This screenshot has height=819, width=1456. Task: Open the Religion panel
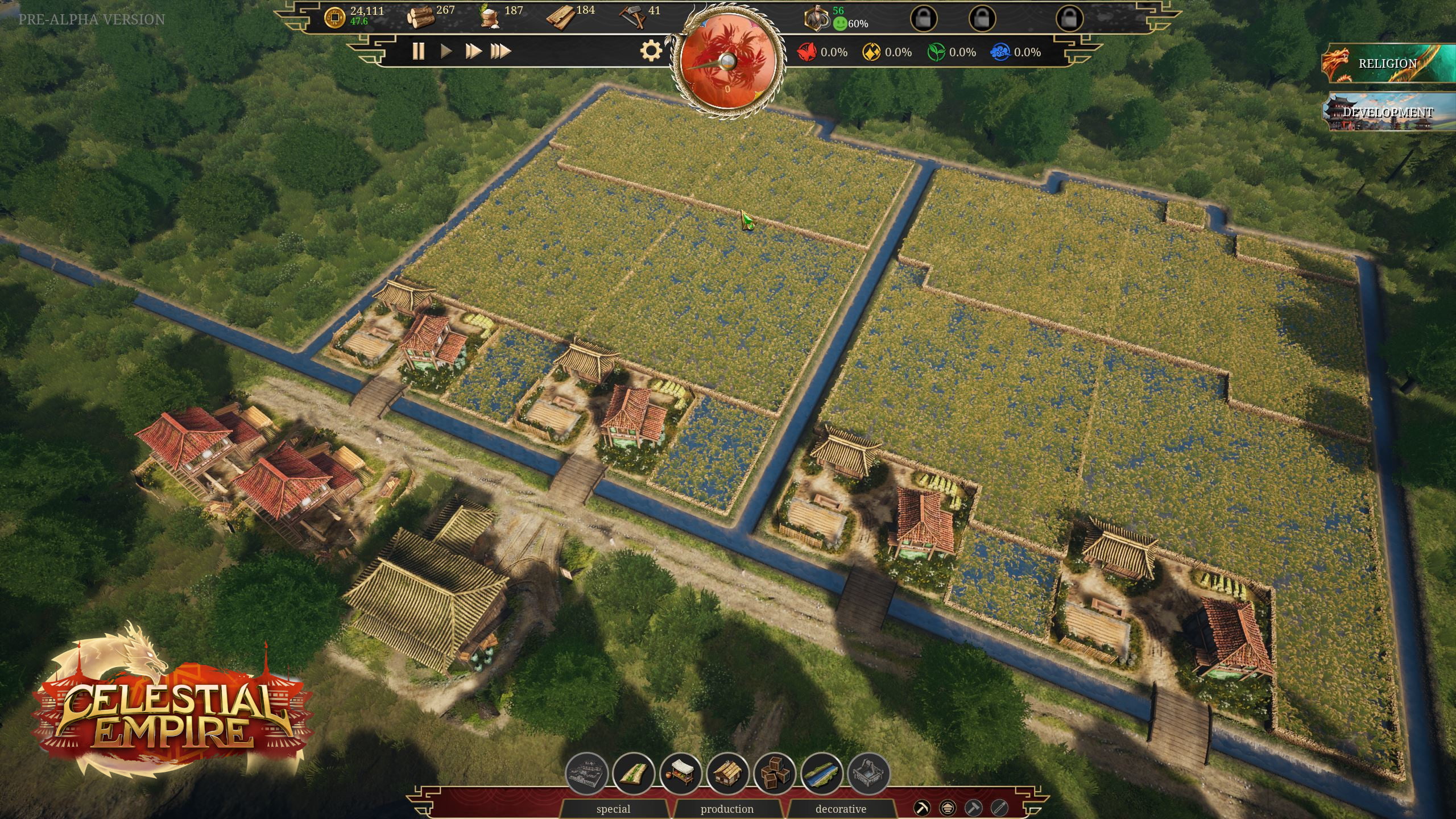coord(1388,64)
